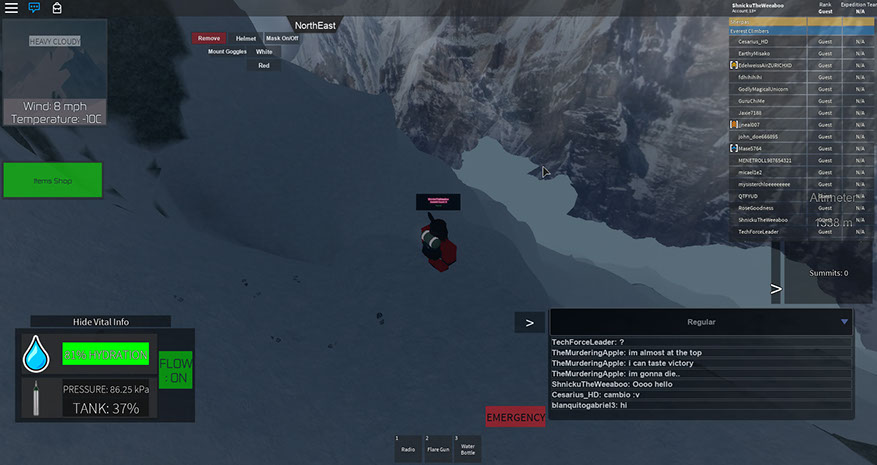Toggle Mask On/Off

282,38
